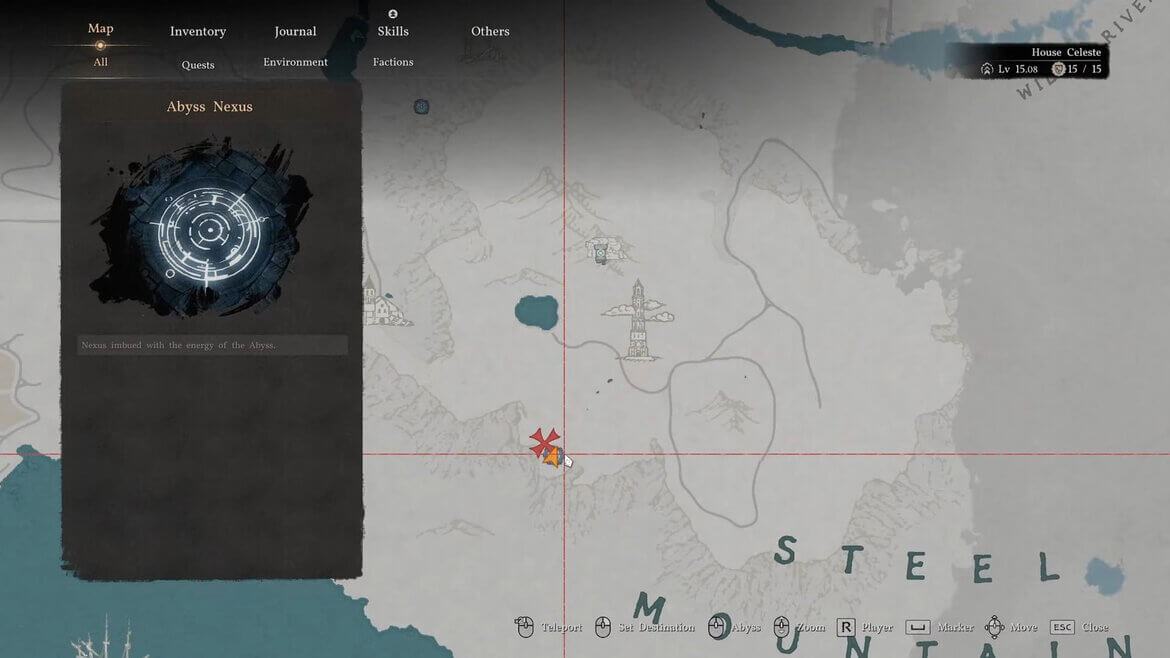The width and height of the screenshot is (1170, 658).
Task: Go to the Skills tab
Action: point(393,31)
